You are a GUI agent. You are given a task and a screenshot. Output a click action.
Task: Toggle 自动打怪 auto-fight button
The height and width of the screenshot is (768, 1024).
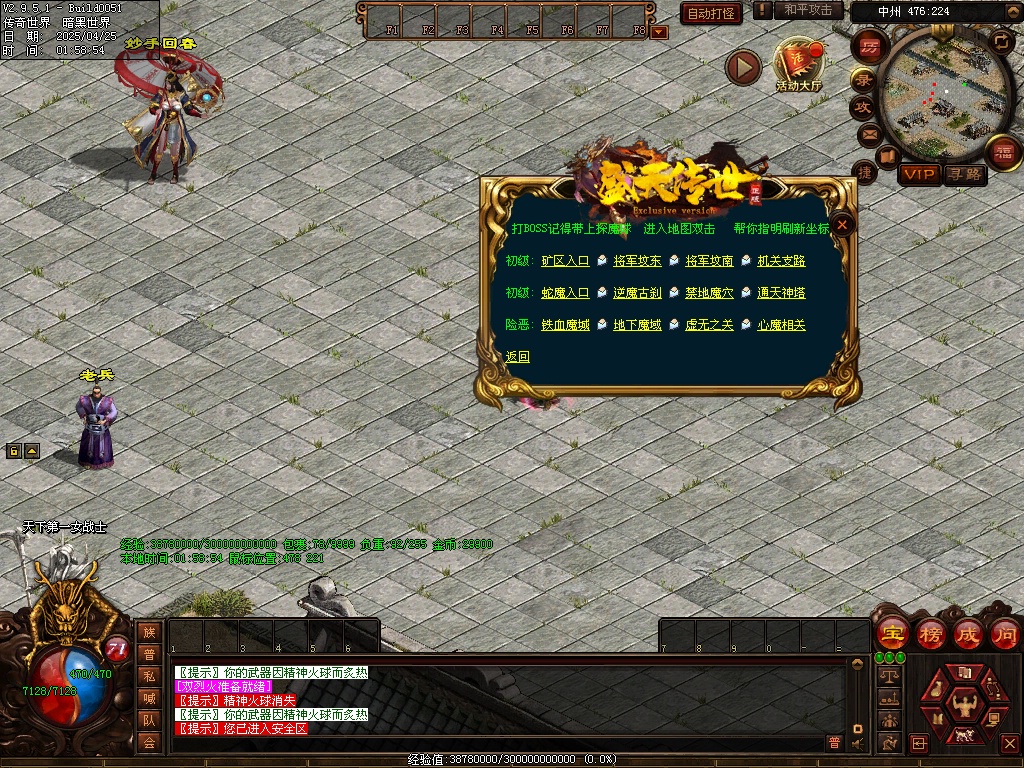711,13
